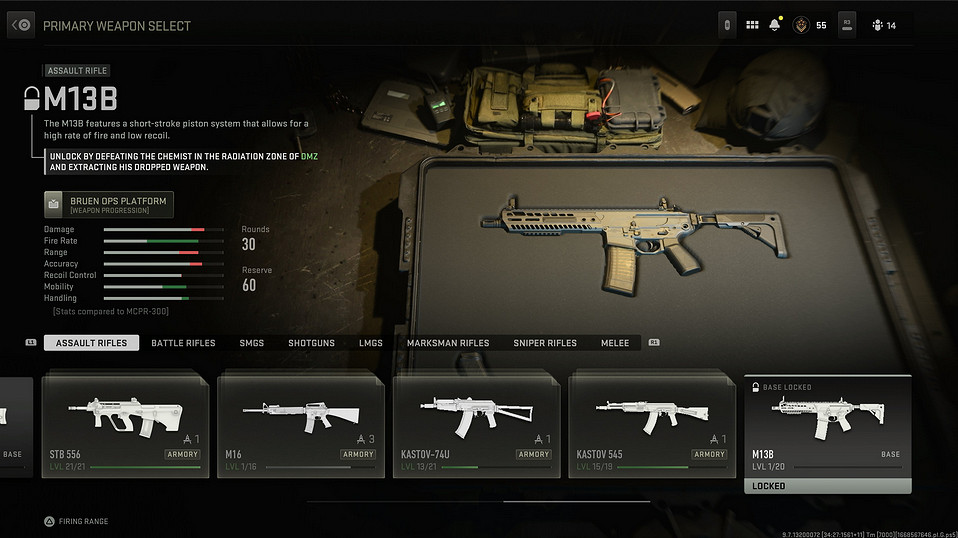The height and width of the screenshot is (538, 958).
Task: Switch to Marksman Rifles tab
Action: [448, 343]
